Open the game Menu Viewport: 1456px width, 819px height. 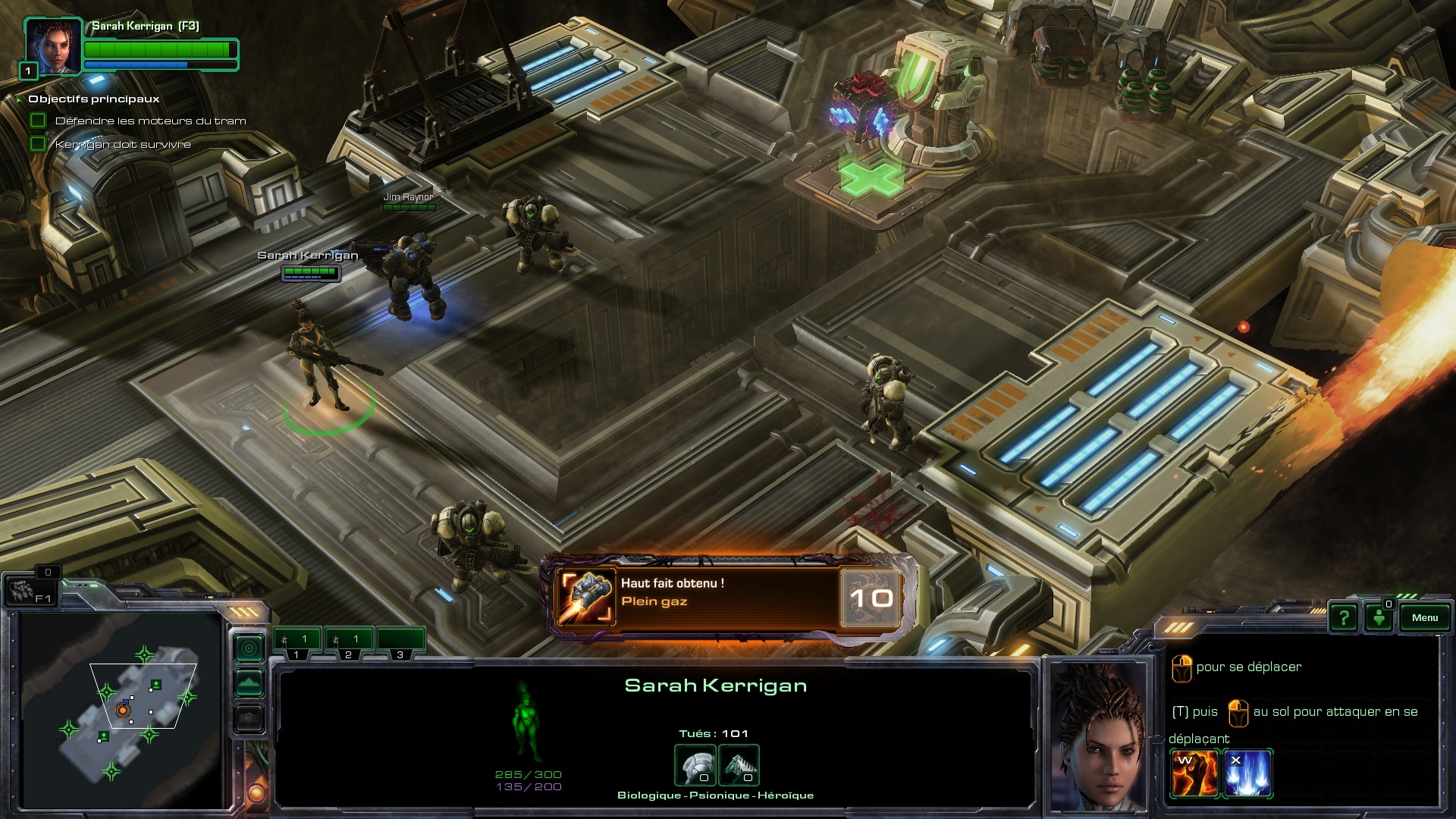coord(1424,618)
